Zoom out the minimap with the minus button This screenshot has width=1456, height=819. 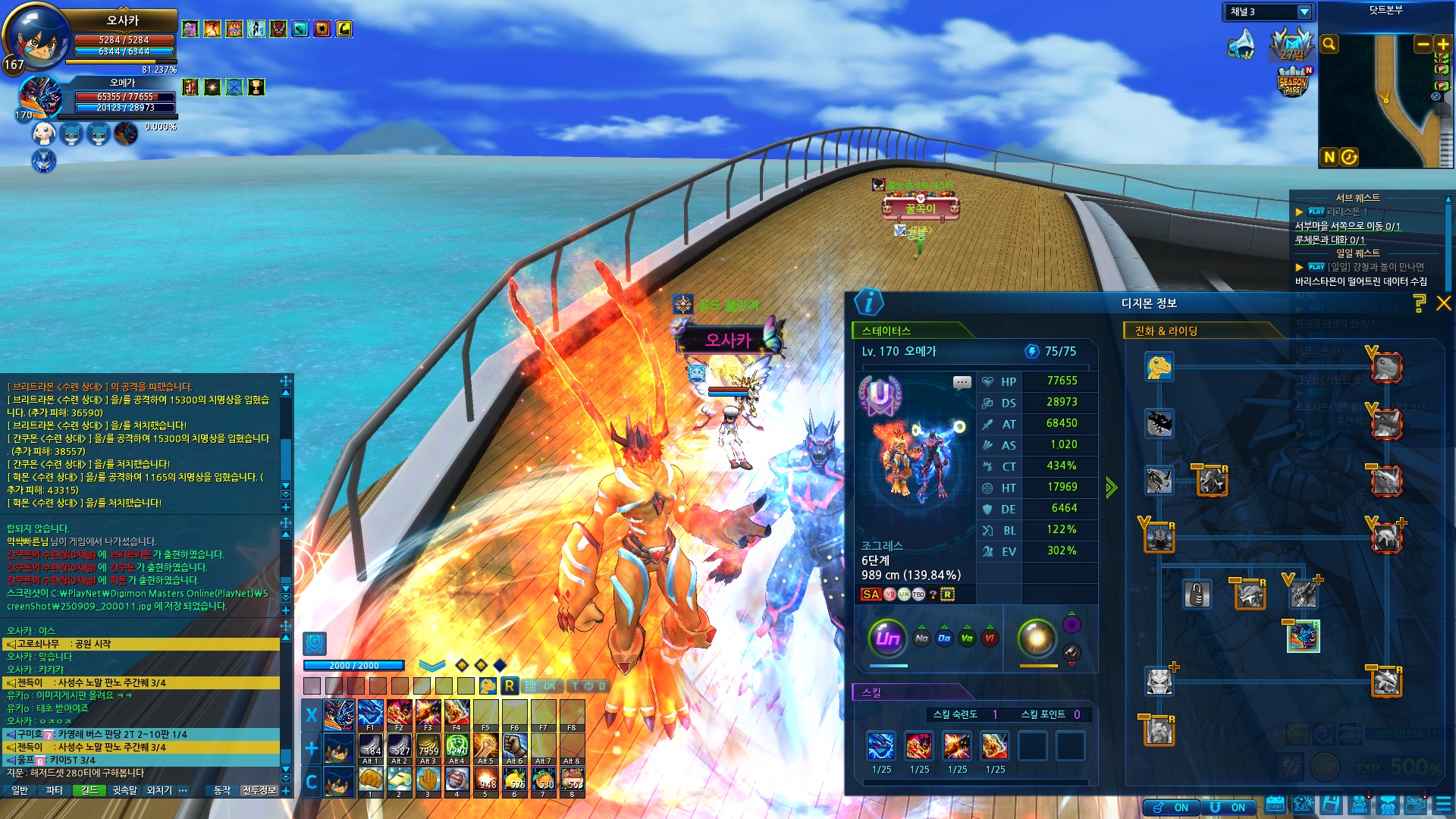pos(1423,45)
